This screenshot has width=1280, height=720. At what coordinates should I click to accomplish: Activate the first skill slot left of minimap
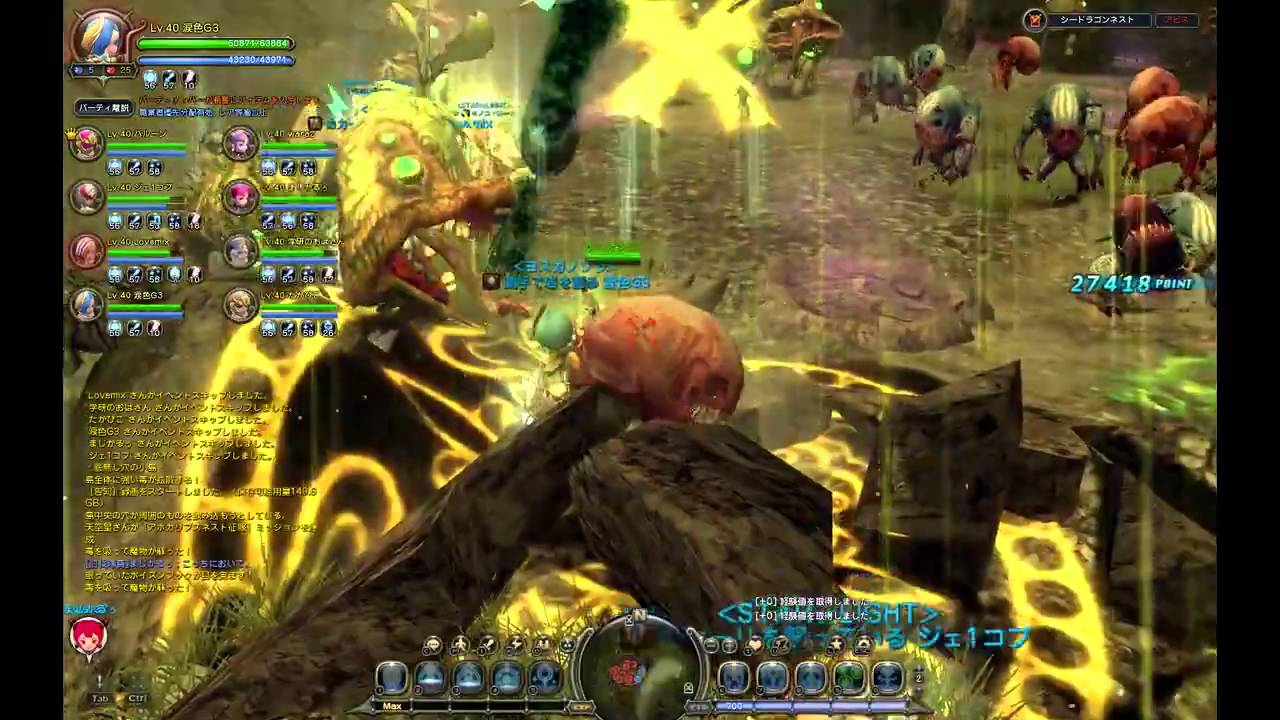click(392, 678)
